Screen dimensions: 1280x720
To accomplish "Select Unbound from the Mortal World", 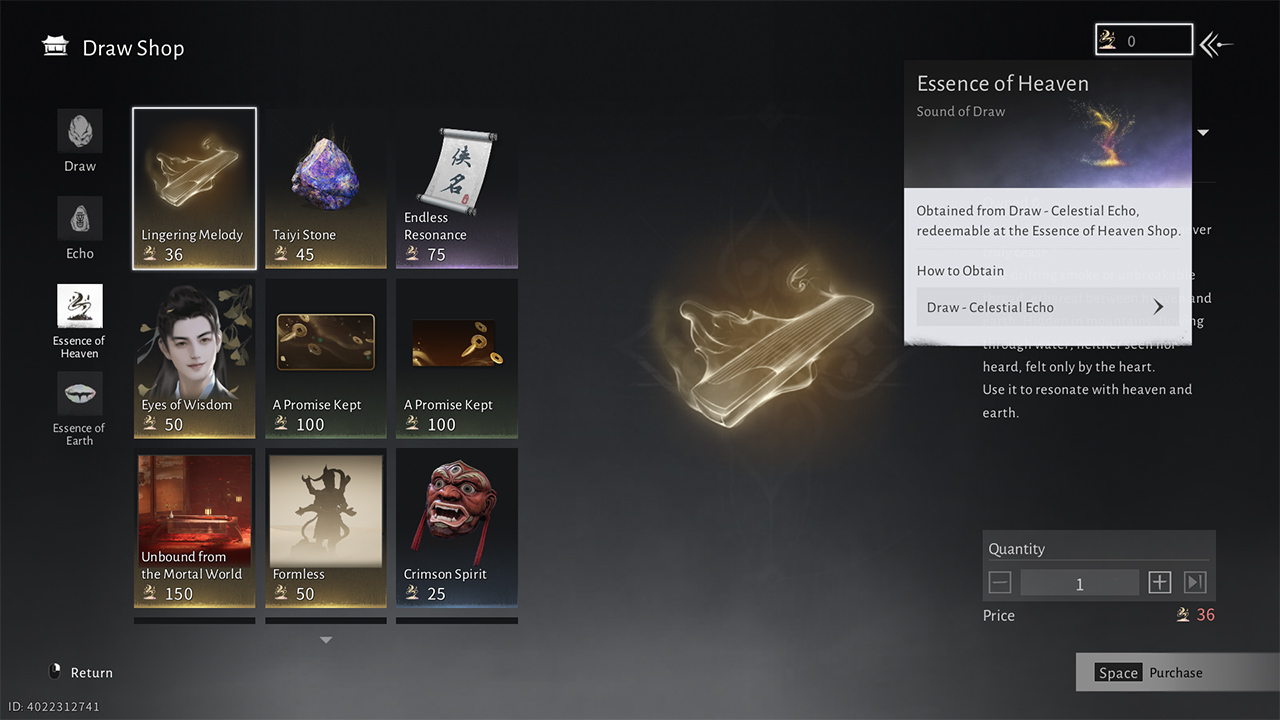I will pyautogui.click(x=194, y=528).
